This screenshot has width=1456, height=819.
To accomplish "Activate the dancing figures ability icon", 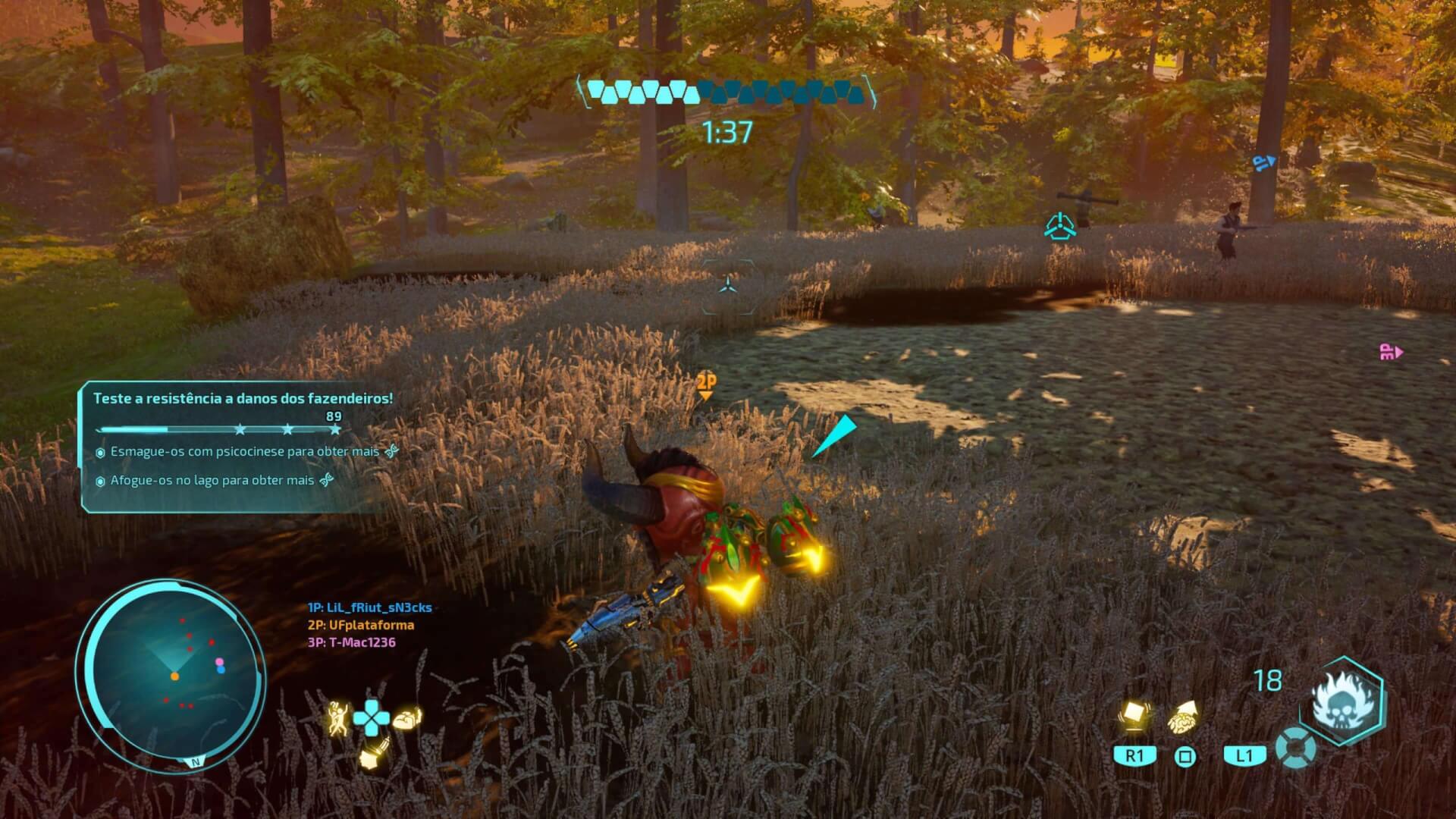I will tap(337, 717).
